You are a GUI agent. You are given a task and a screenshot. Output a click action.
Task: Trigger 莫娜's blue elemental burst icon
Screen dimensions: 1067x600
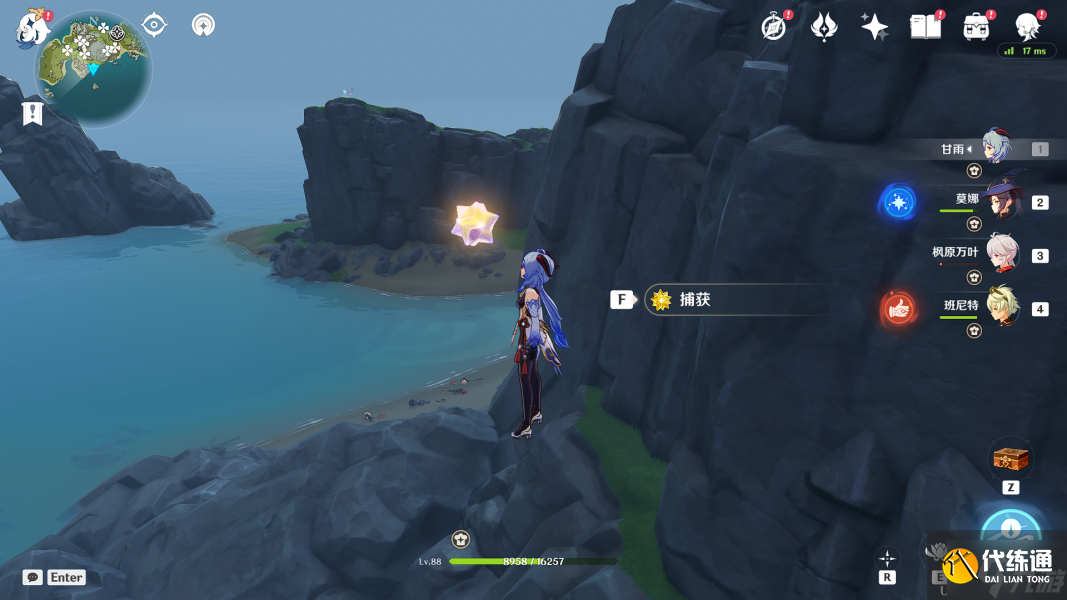[x=898, y=202]
